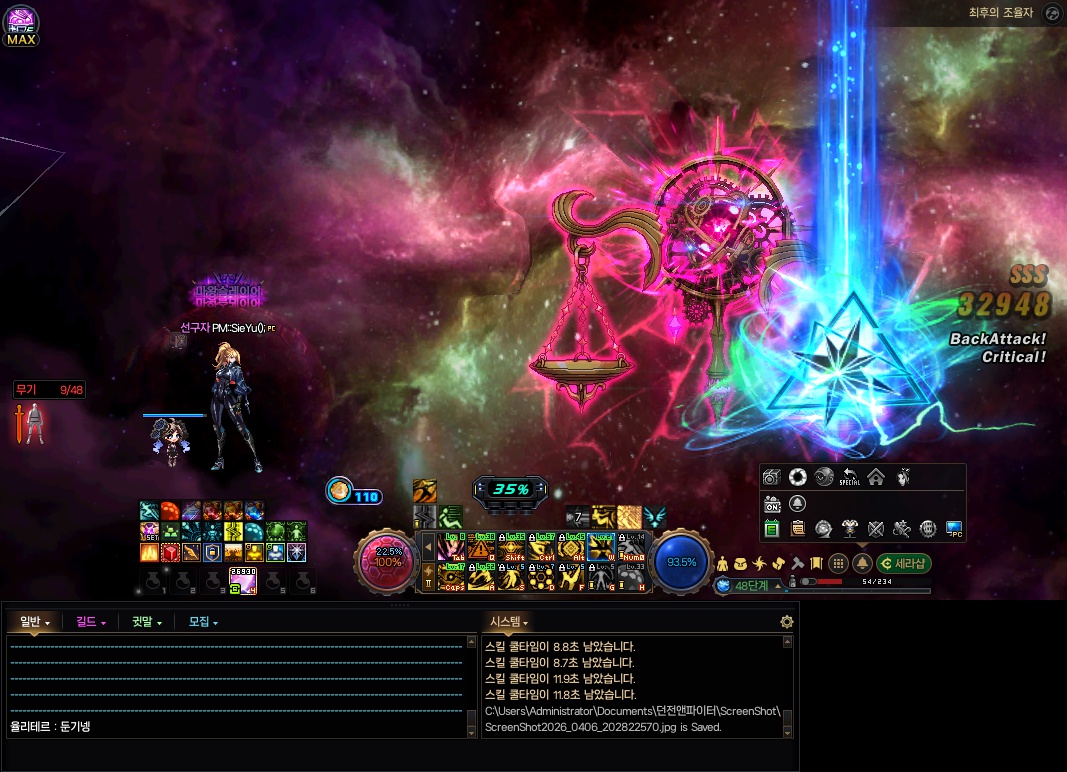
Task: Click the PC monitor icon
Action: point(953,528)
